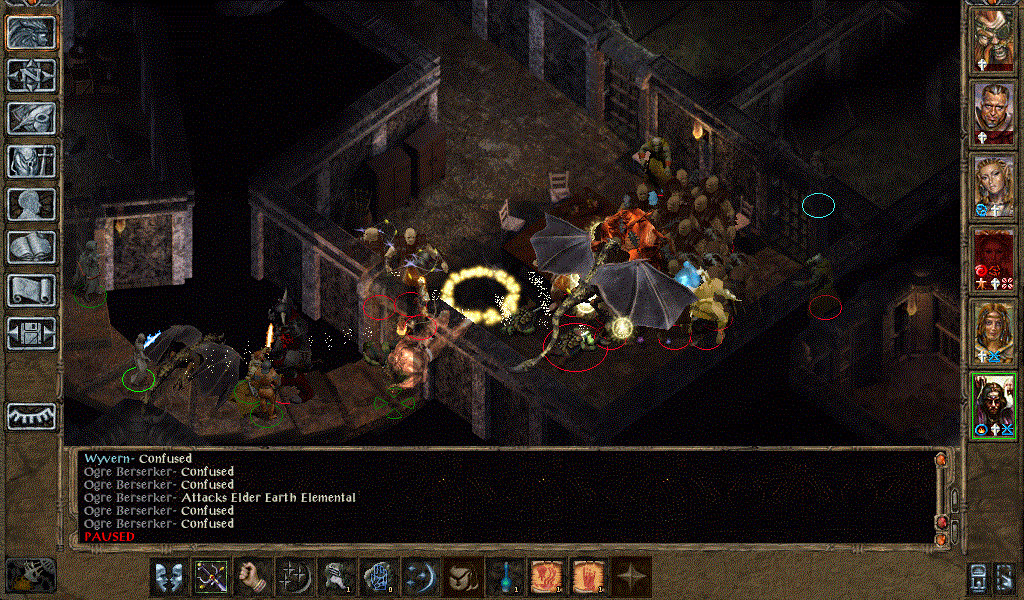Click the clock icon in bottom-left corner
This screenshot has height=600, width=1024.
30,575
